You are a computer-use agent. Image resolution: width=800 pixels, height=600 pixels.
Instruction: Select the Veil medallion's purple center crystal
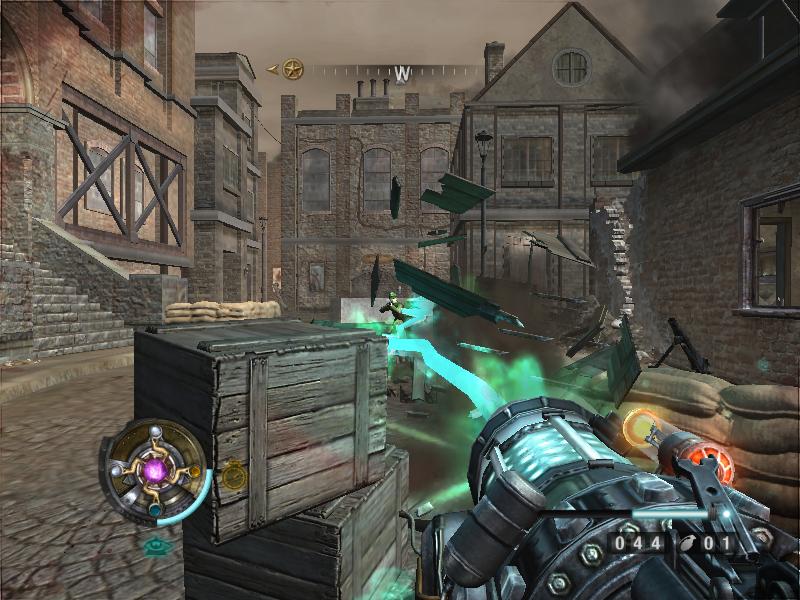pos(155,470)
